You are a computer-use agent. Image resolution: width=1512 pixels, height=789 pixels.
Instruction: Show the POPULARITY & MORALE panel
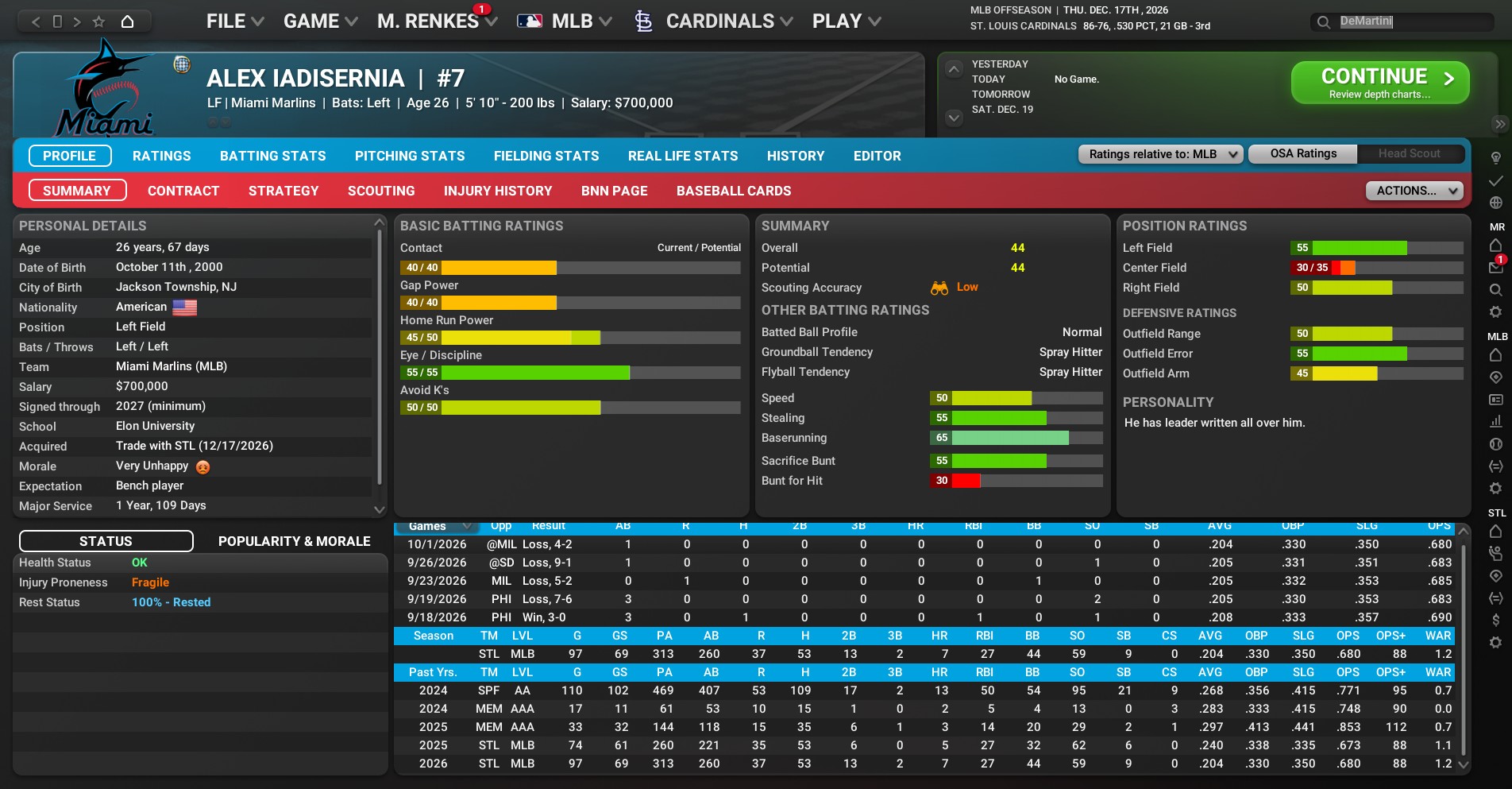pos(294,541)
